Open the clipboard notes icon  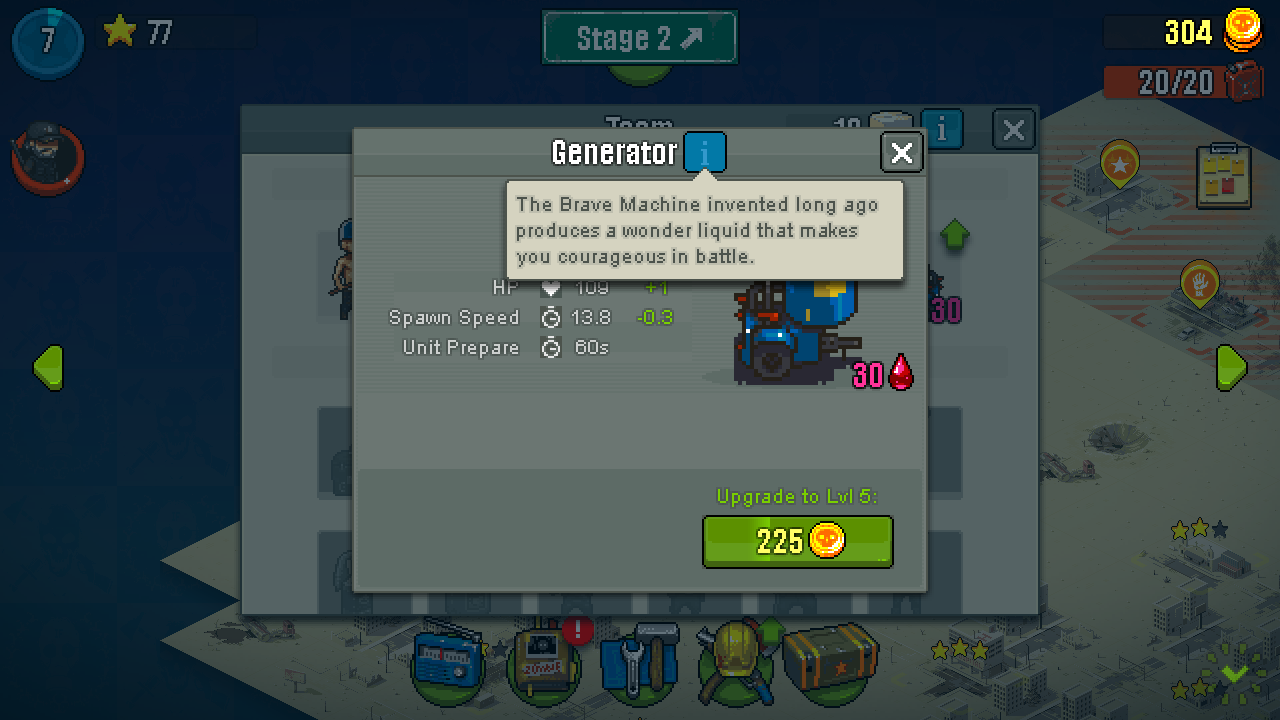tap(1223, 176)
